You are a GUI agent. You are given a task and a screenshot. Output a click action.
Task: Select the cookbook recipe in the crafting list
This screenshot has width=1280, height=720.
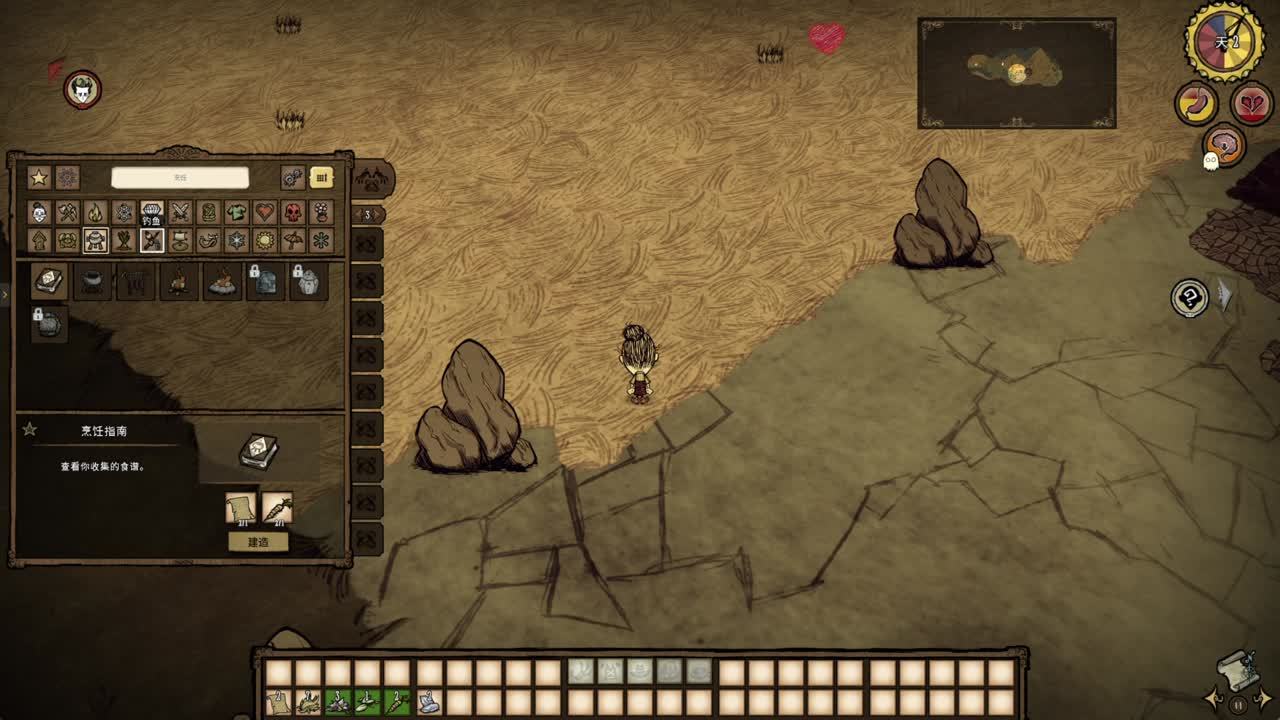pos(49,283)
